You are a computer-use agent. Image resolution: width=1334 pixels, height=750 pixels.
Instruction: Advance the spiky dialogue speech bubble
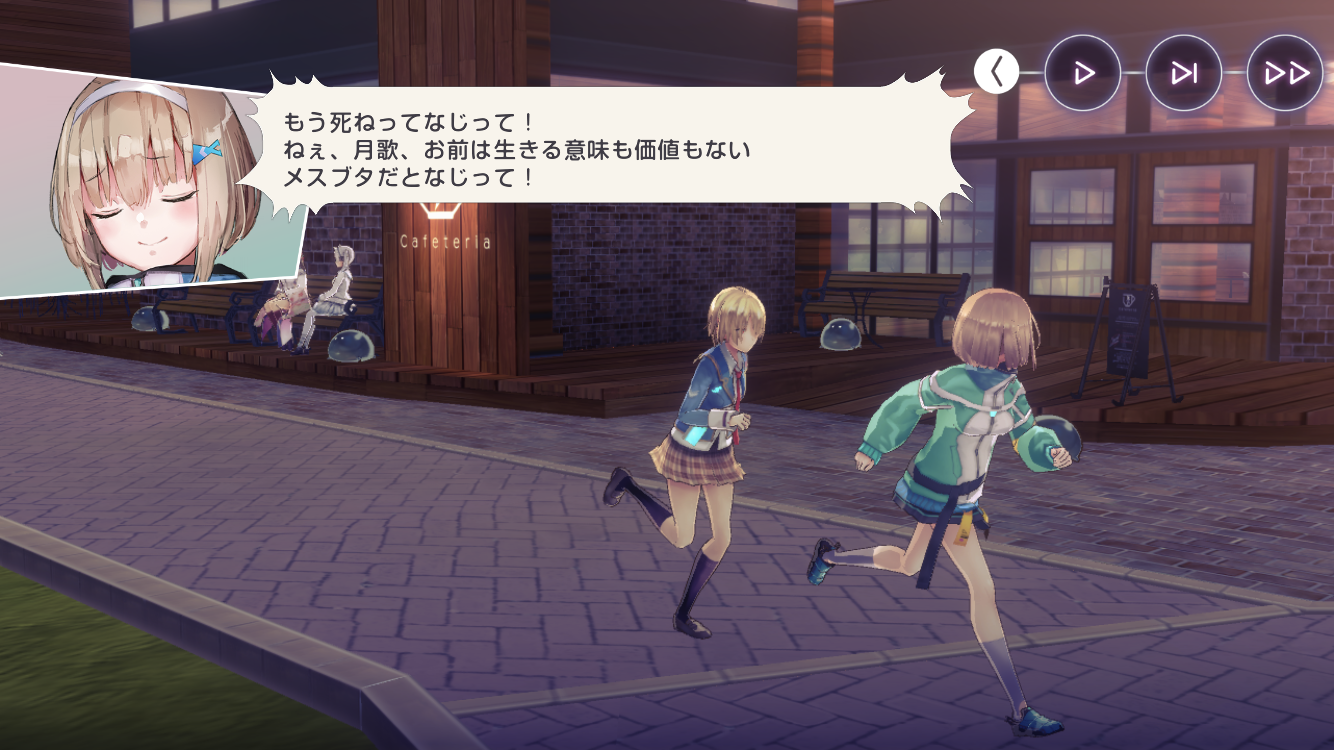click(600, 150)
